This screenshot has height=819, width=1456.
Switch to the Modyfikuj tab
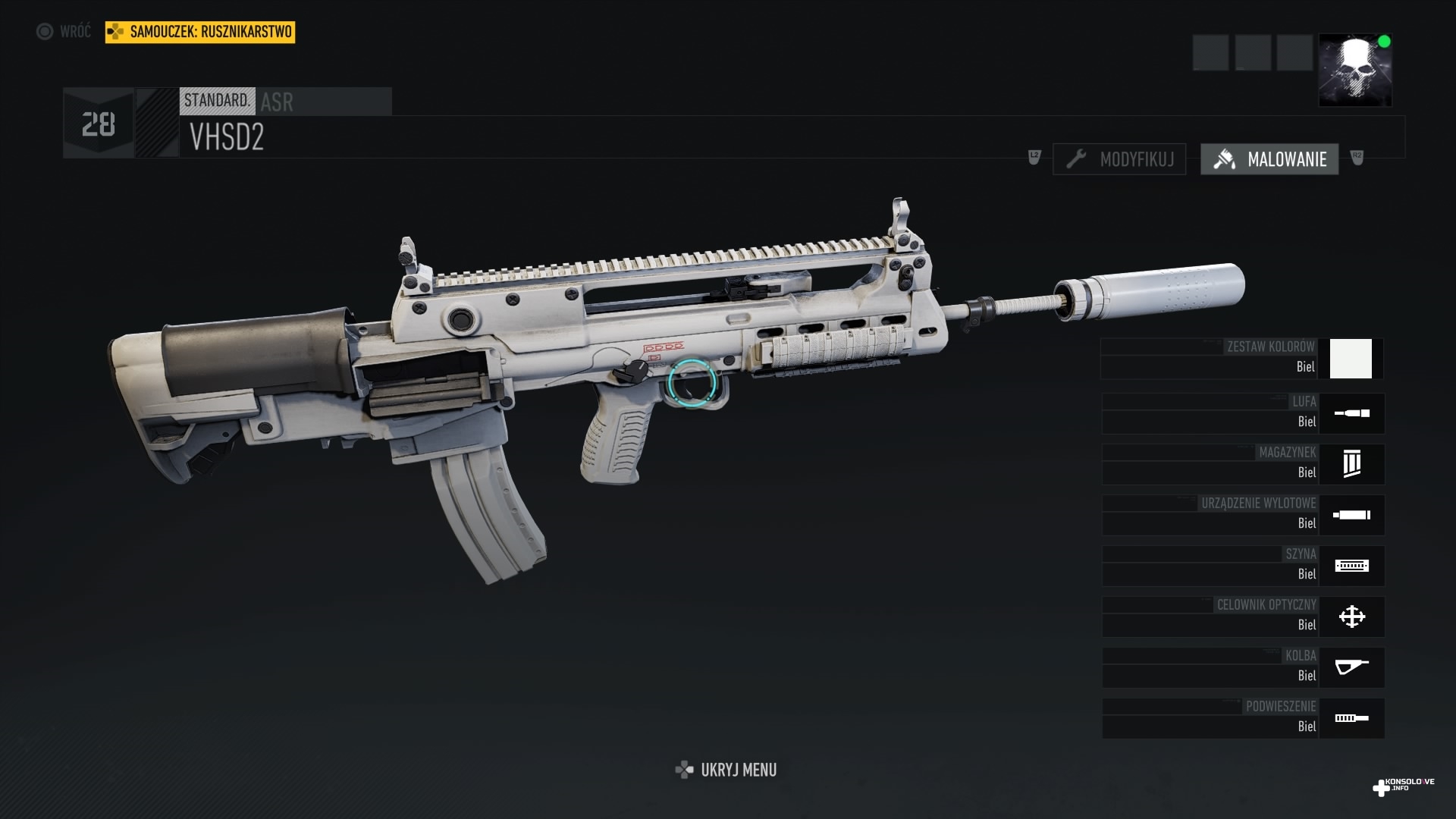coord(1119,159)
